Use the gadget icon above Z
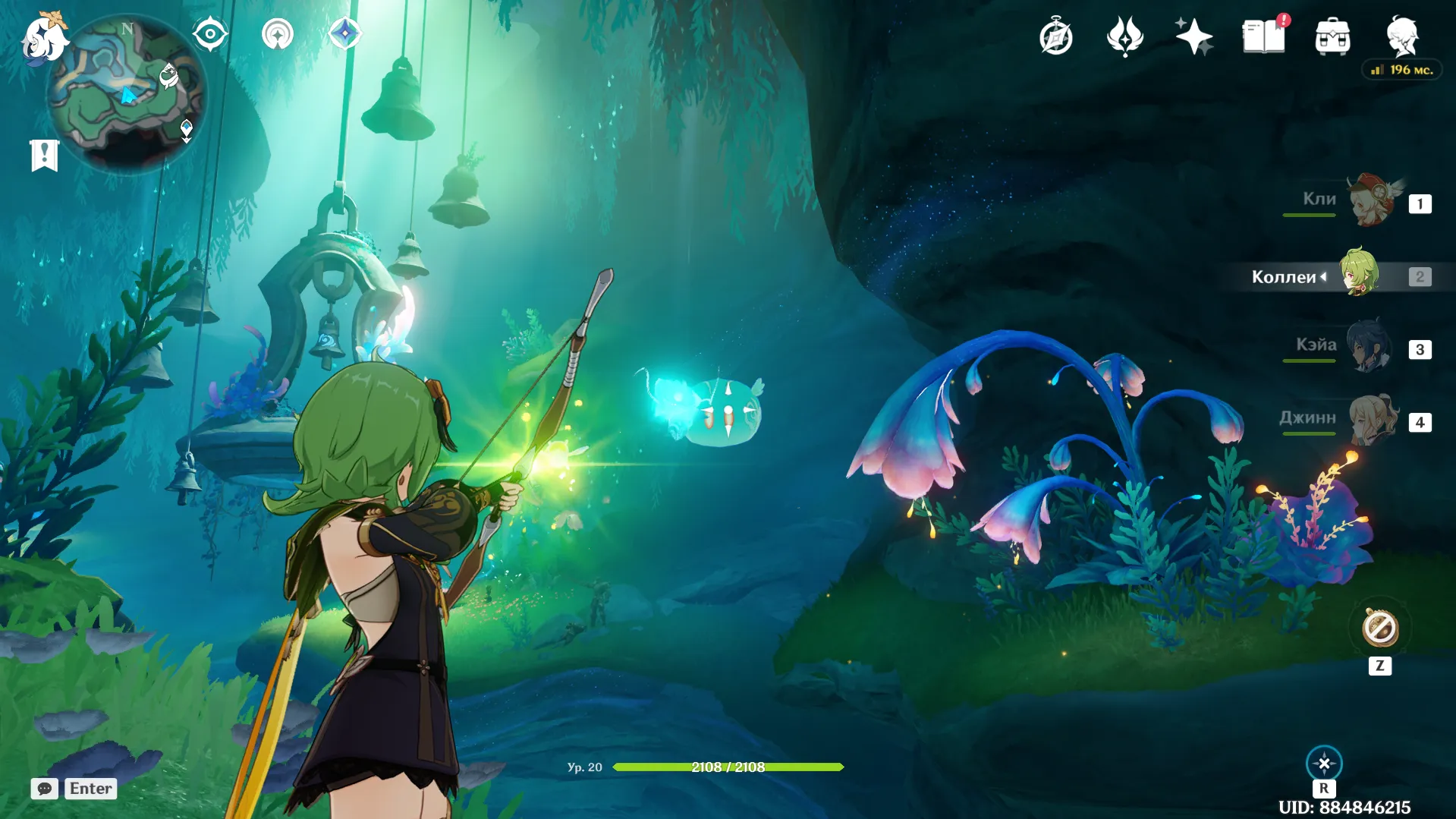This screenshot has width=1456, height=819. (x=1379, y=628)
